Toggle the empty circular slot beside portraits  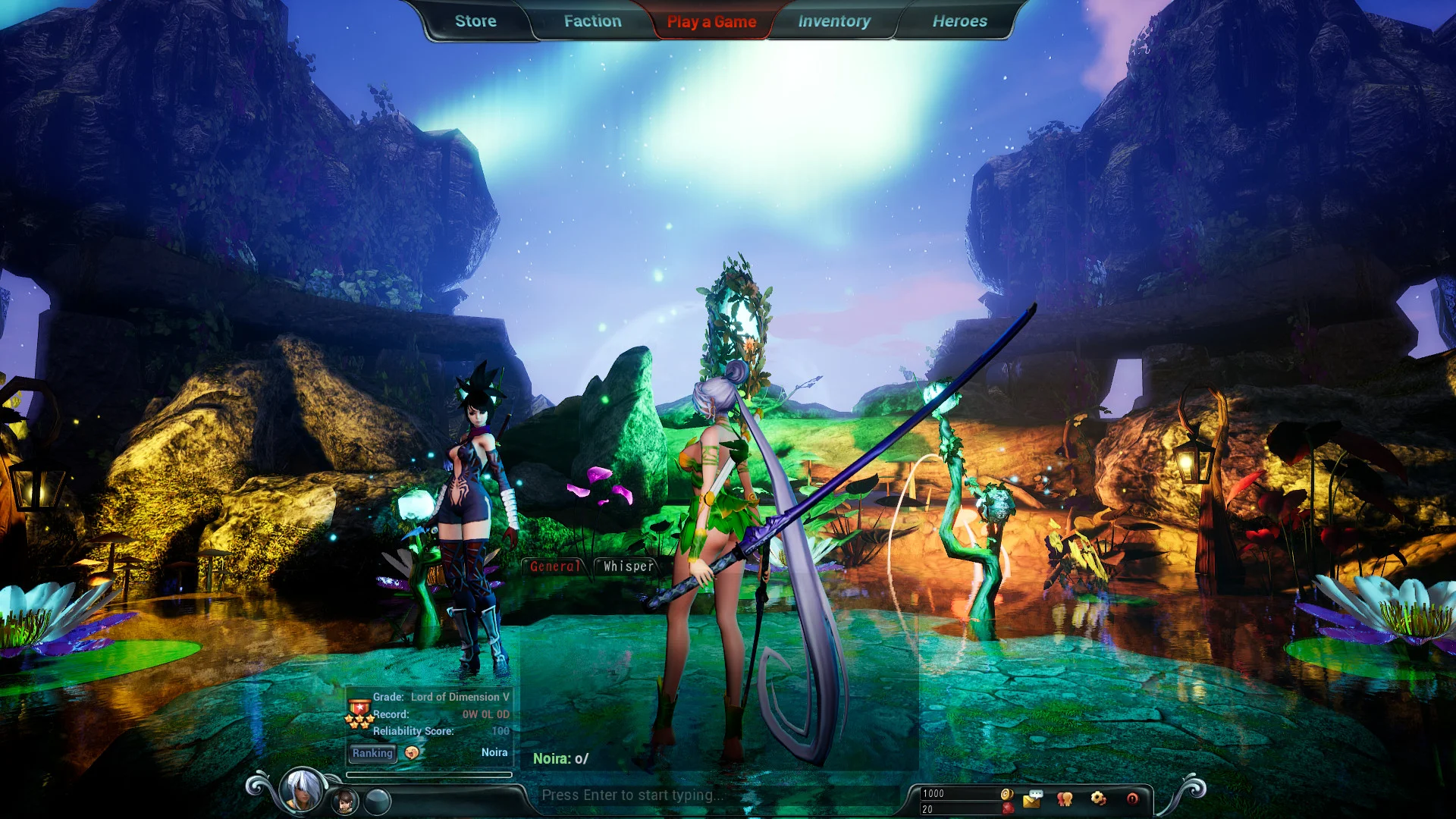point(376,800)
